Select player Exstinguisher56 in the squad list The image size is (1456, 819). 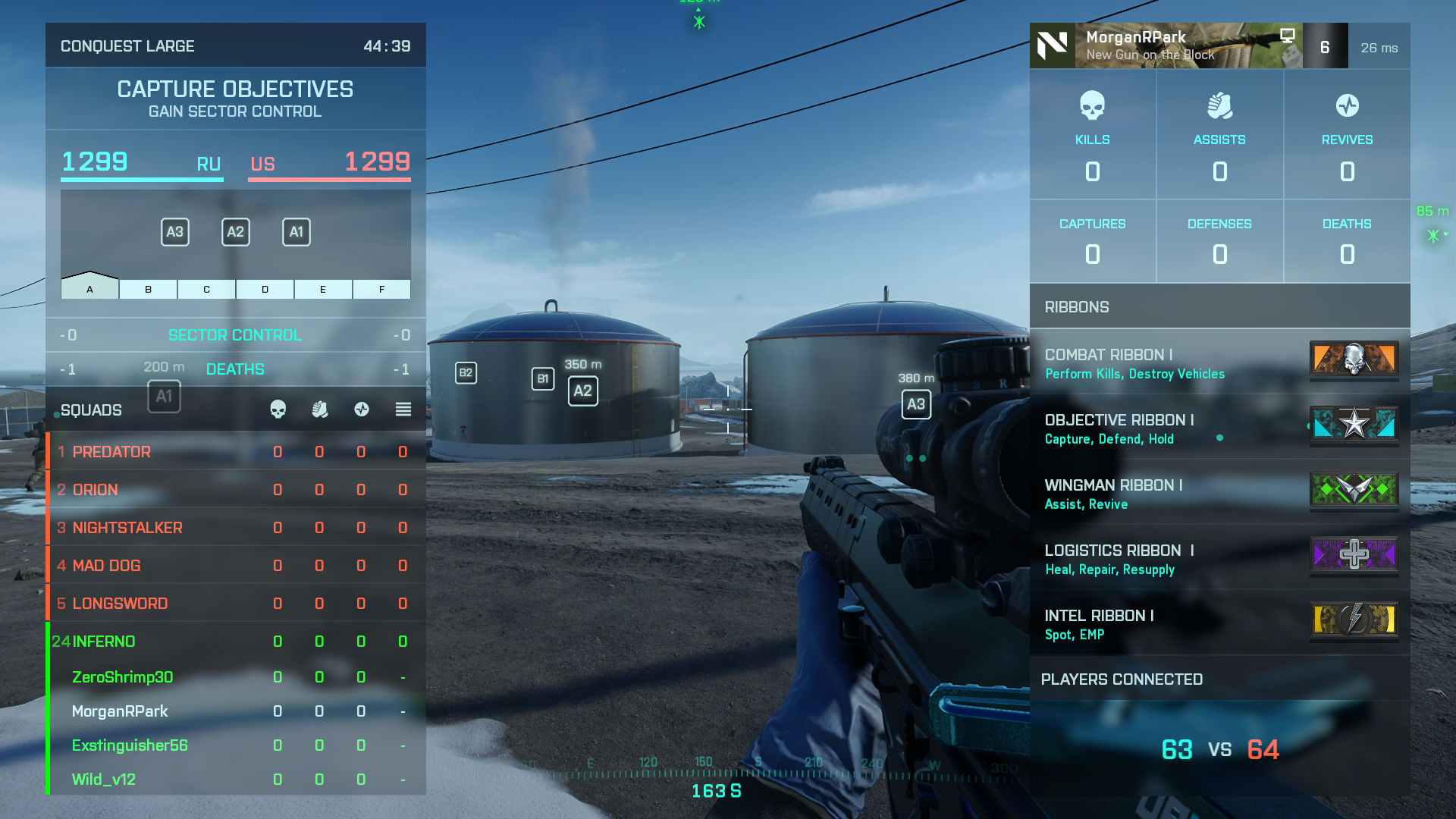point(235,745)
